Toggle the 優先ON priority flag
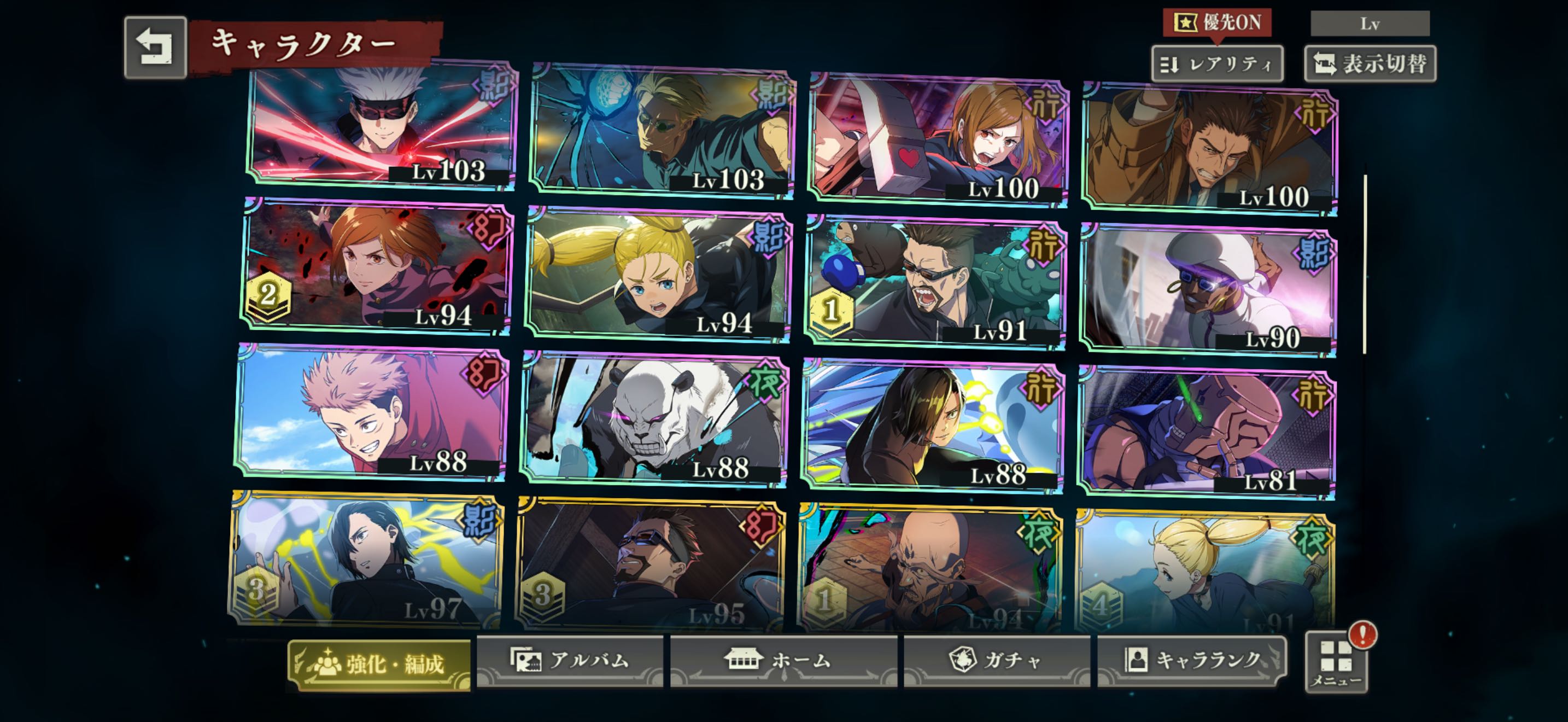The width and height of the screenshot is (1568, 722). point(1217,23)
